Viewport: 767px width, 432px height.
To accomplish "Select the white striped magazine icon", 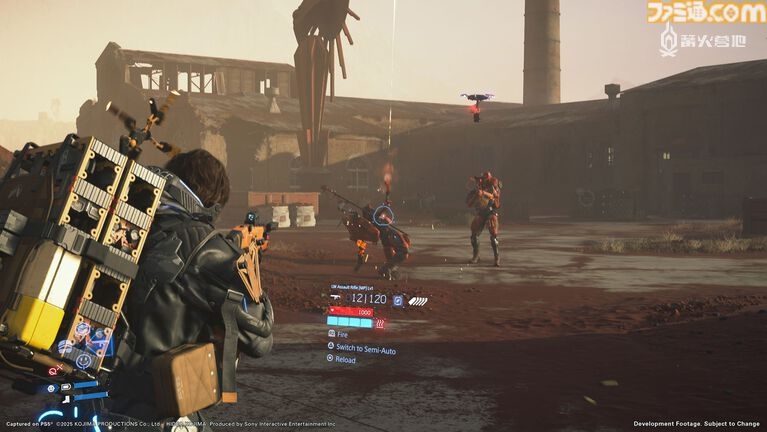I will coord(418,300).
